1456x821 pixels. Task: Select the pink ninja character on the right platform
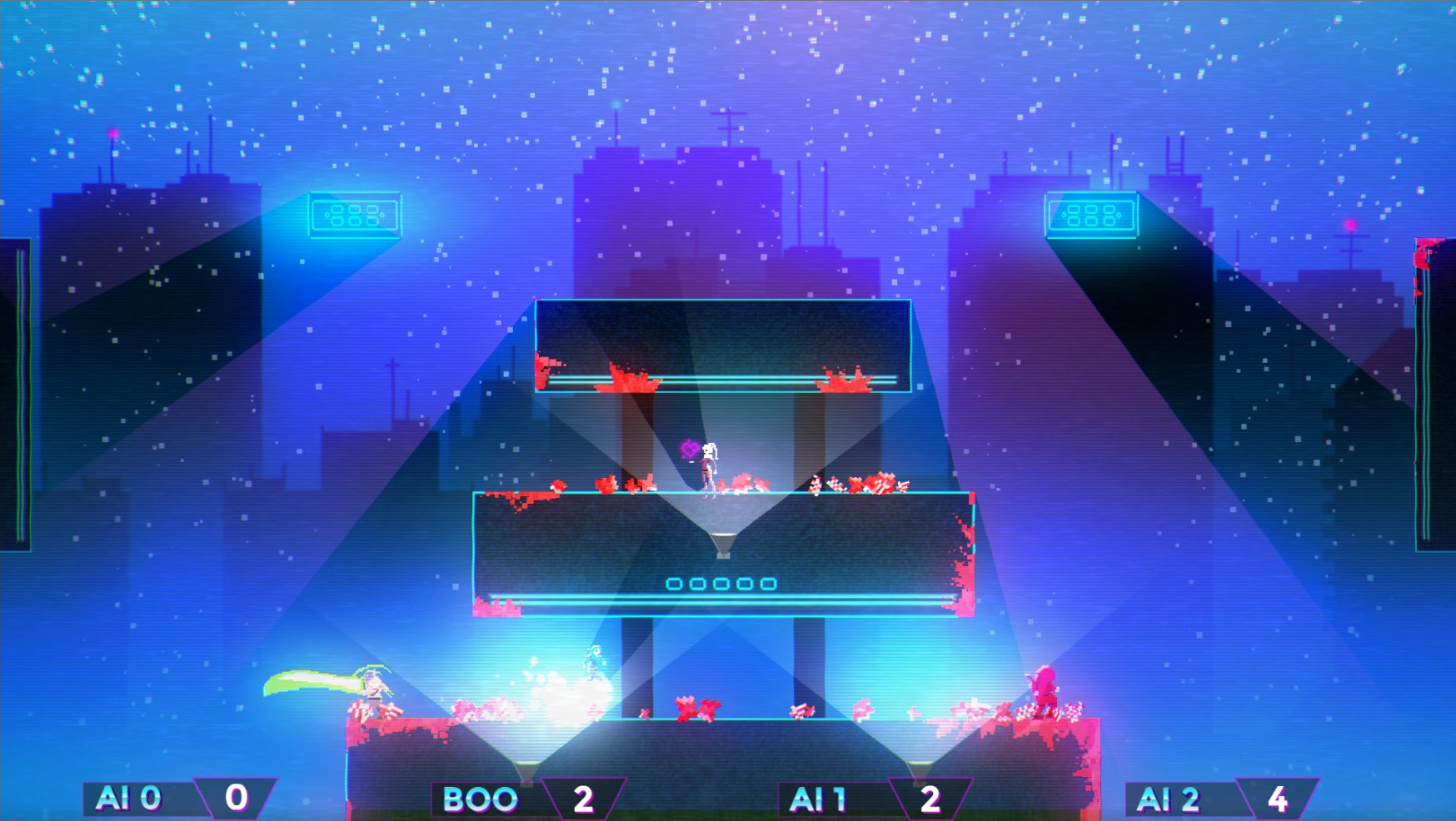tap(1044, 689)
